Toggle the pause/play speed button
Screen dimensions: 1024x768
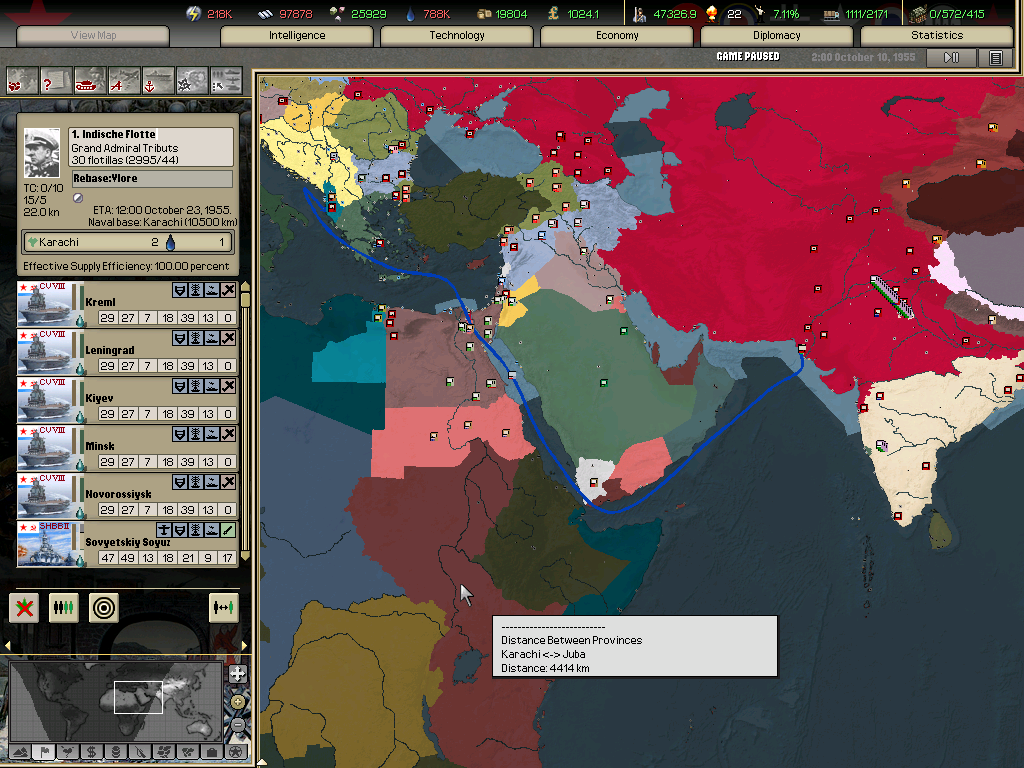point(951,57)
